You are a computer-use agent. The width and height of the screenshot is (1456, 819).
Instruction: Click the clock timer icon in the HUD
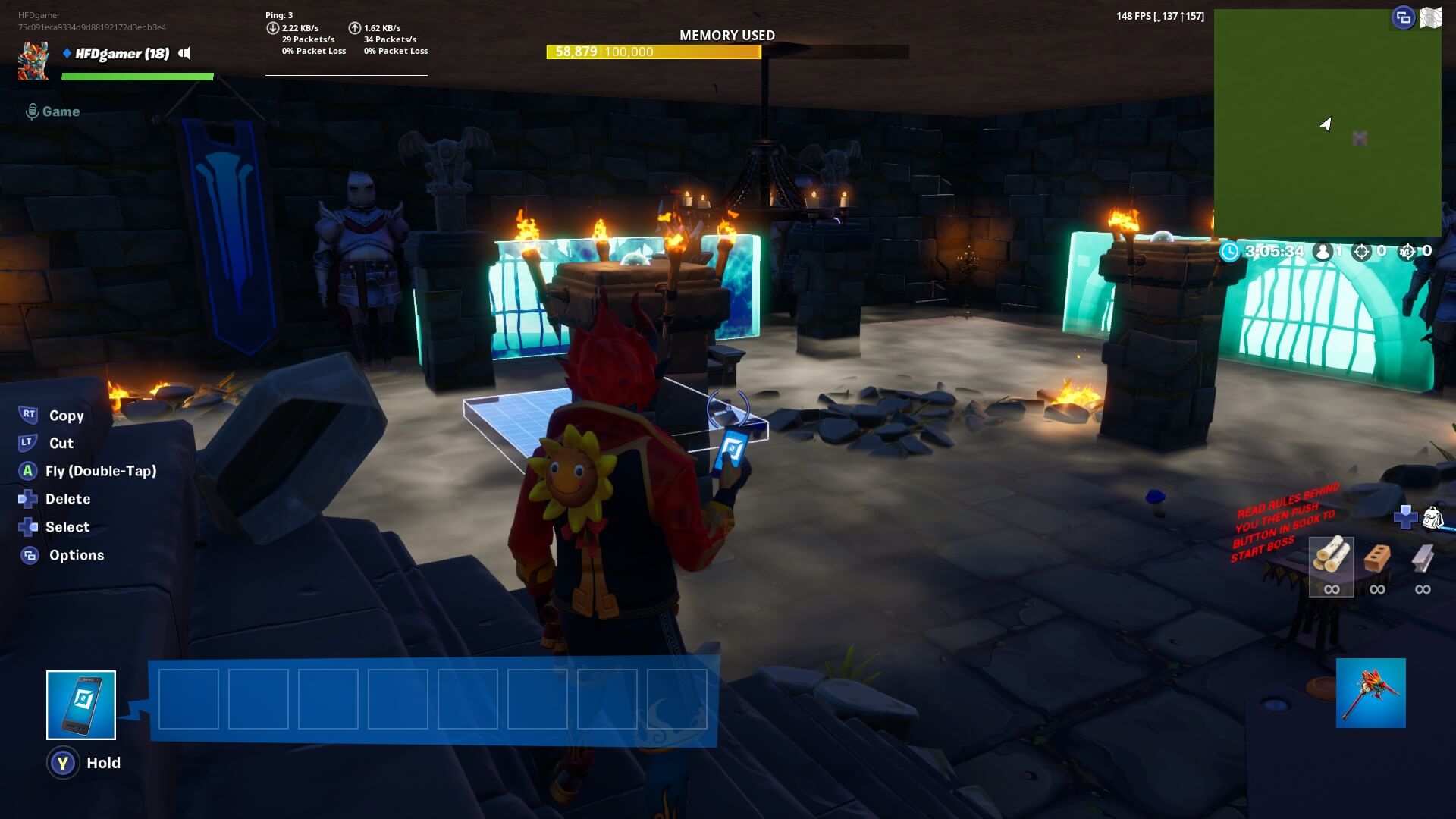[1231, 252]
